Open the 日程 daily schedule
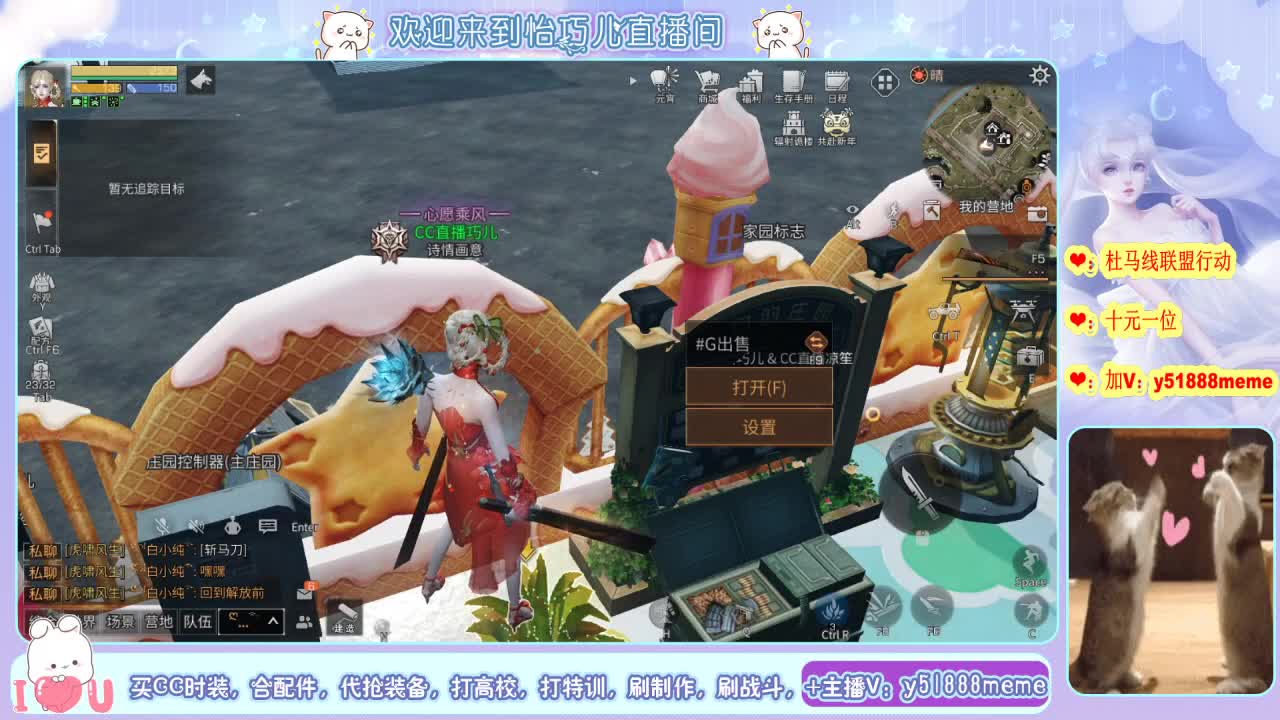 click(835, 82)
